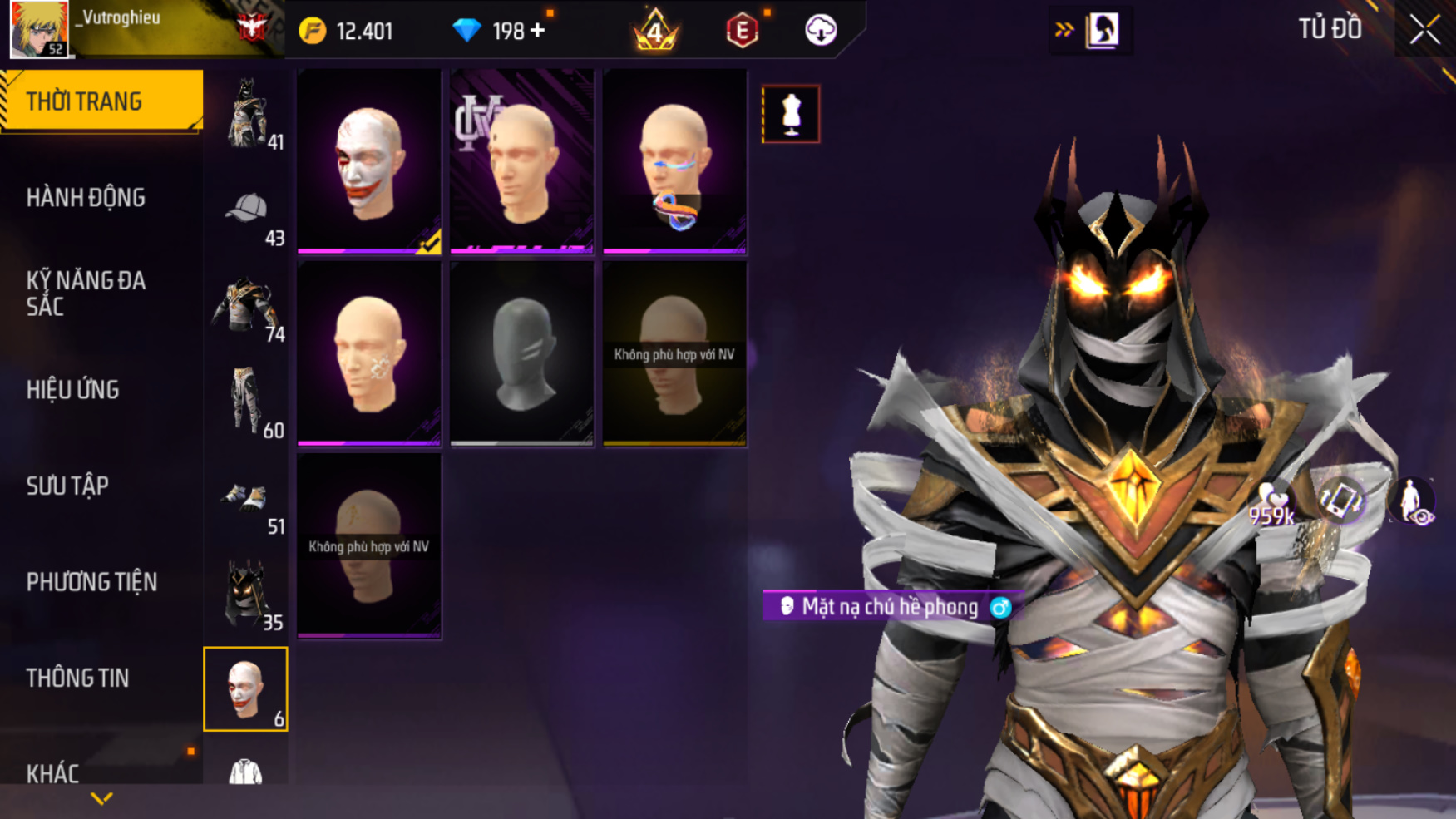Add diamonds with the plus button
The height and width of the screenshot is (819, 1456).
point(538,31)
